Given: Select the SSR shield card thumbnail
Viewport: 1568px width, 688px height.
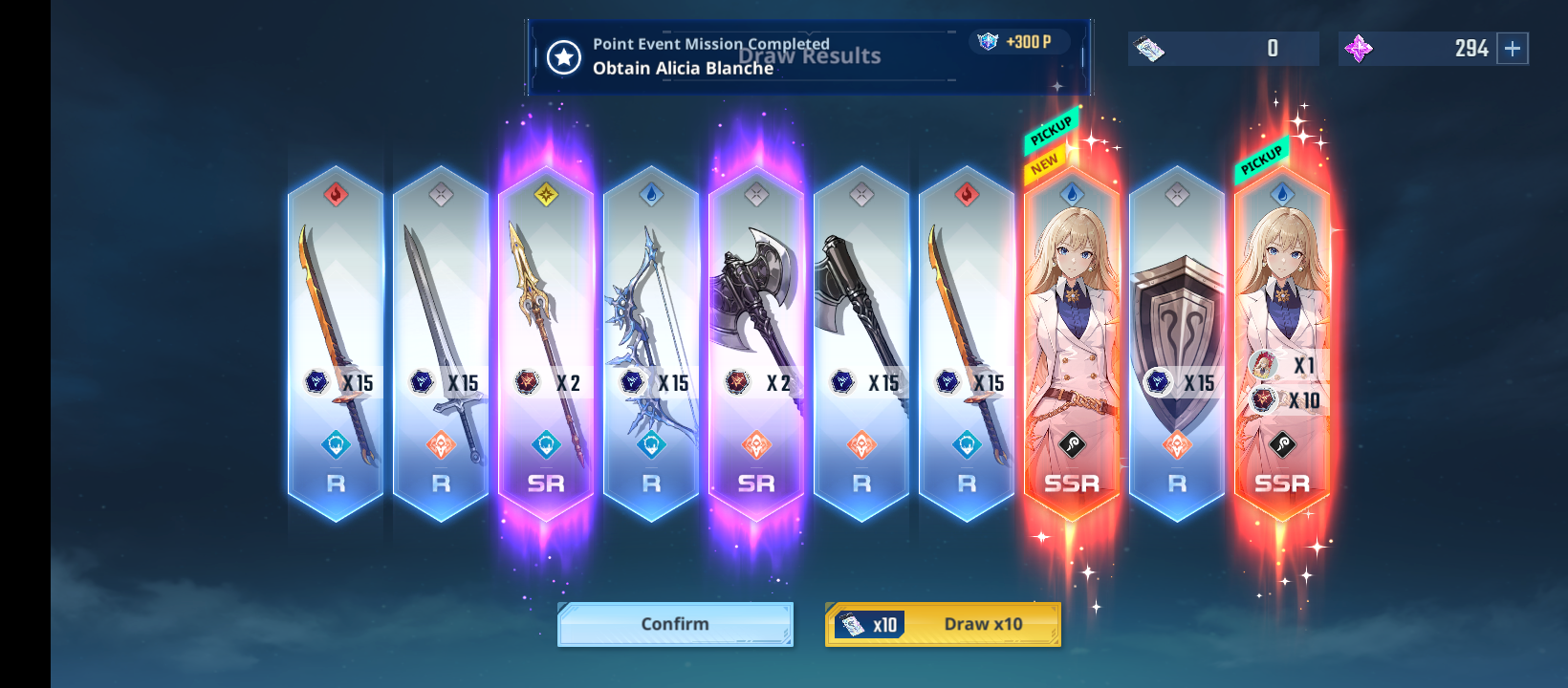Looking at the screenshot, I should (x=1176, y=306).
